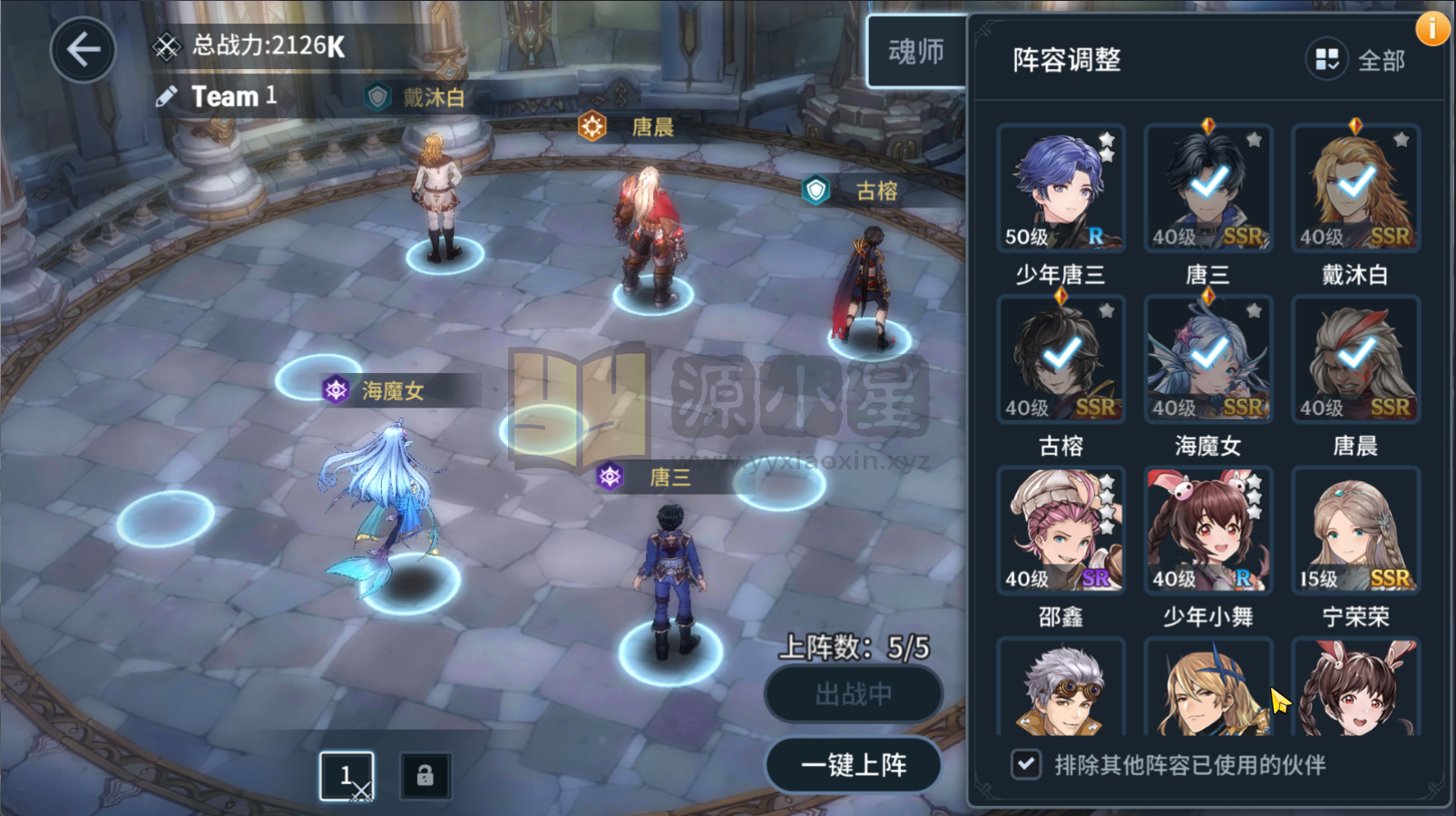
Task: Click the back arrow to leave formation screen
Action: 83,50
